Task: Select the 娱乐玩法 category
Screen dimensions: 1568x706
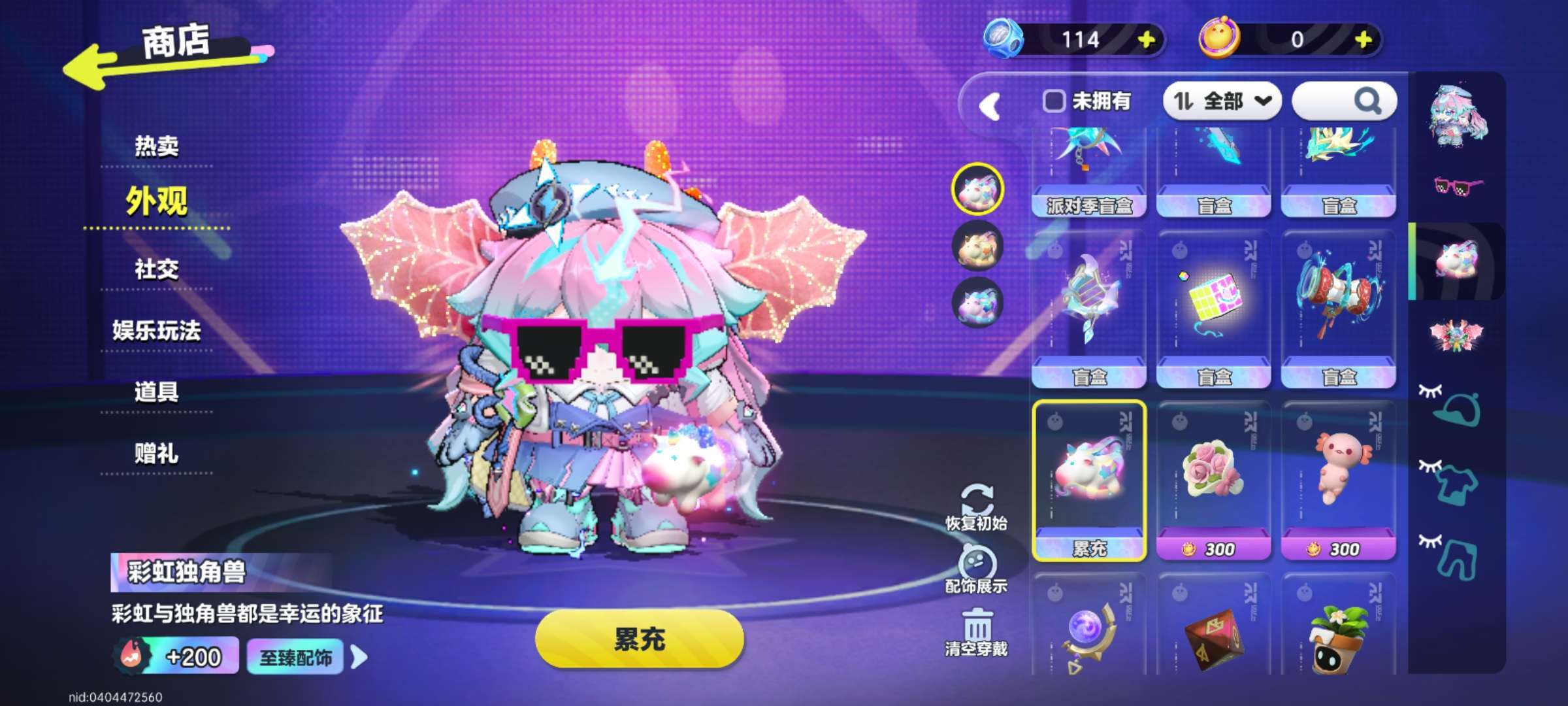Action: 156,331
